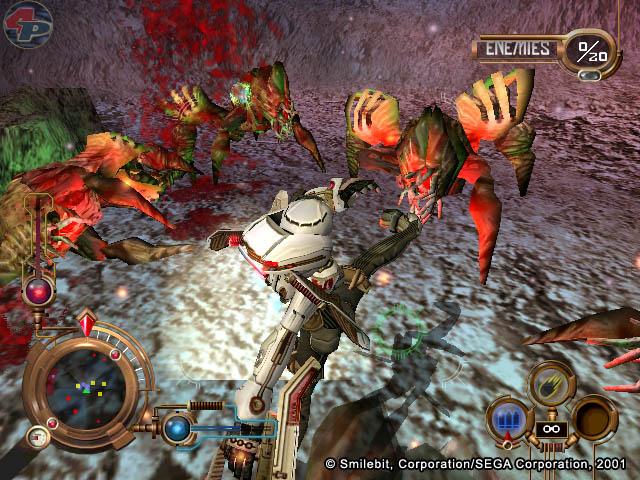Click the blue orb gauge beside the radar
This screenshot has width=640, height=480.
coord(179,428)
